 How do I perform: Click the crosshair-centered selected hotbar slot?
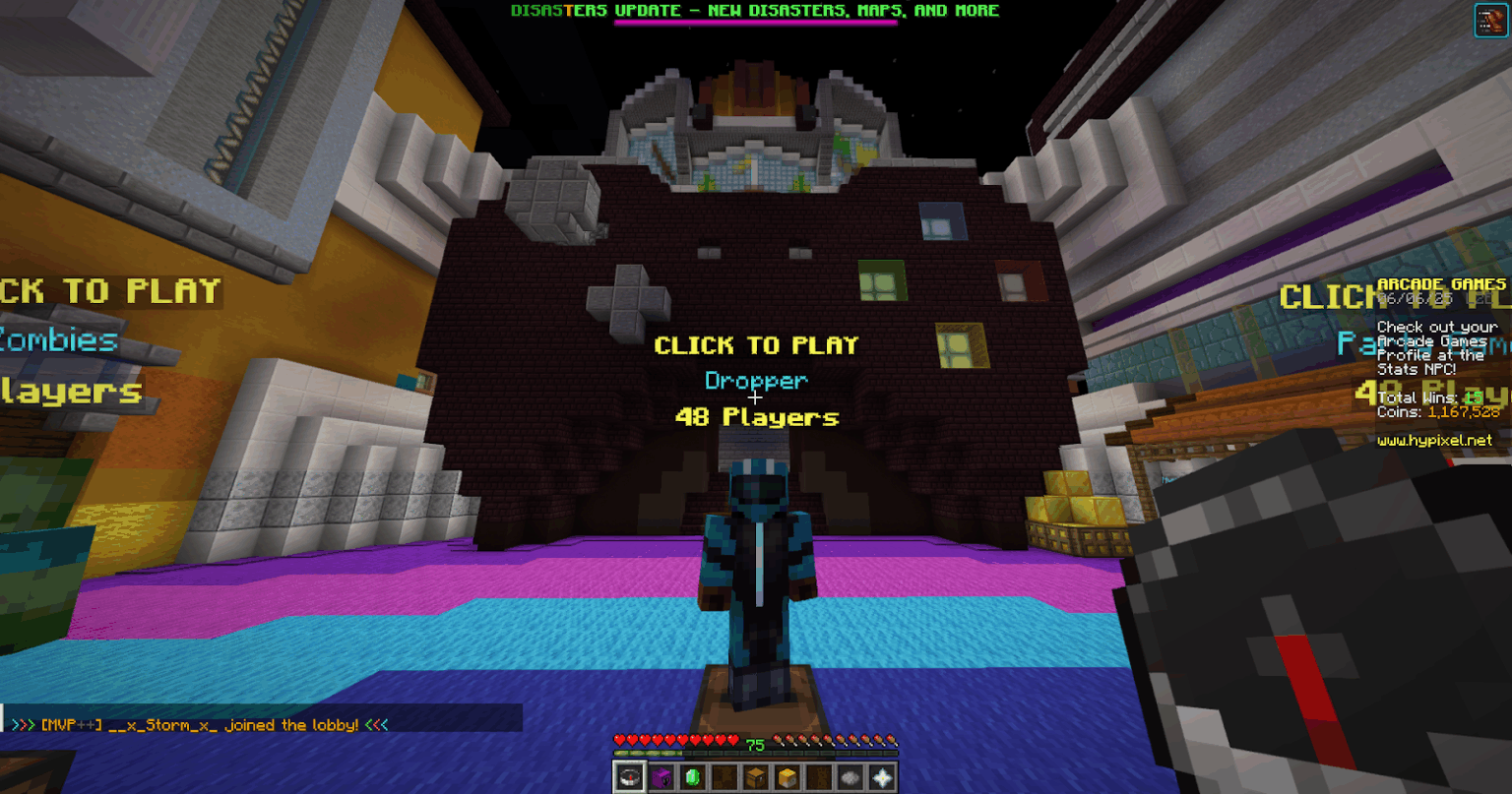coord(630,777)
